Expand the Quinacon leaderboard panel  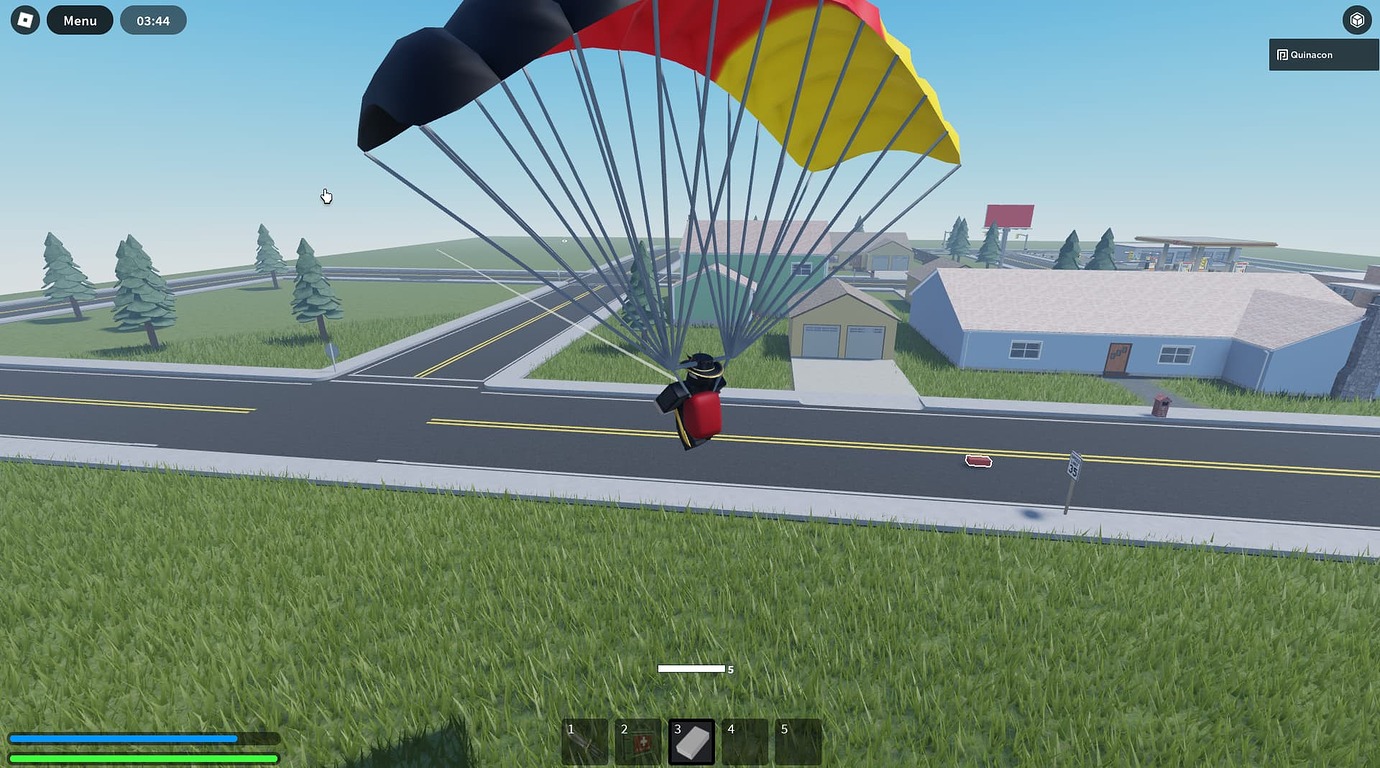pyautogui.click(x=1322, y=55)
